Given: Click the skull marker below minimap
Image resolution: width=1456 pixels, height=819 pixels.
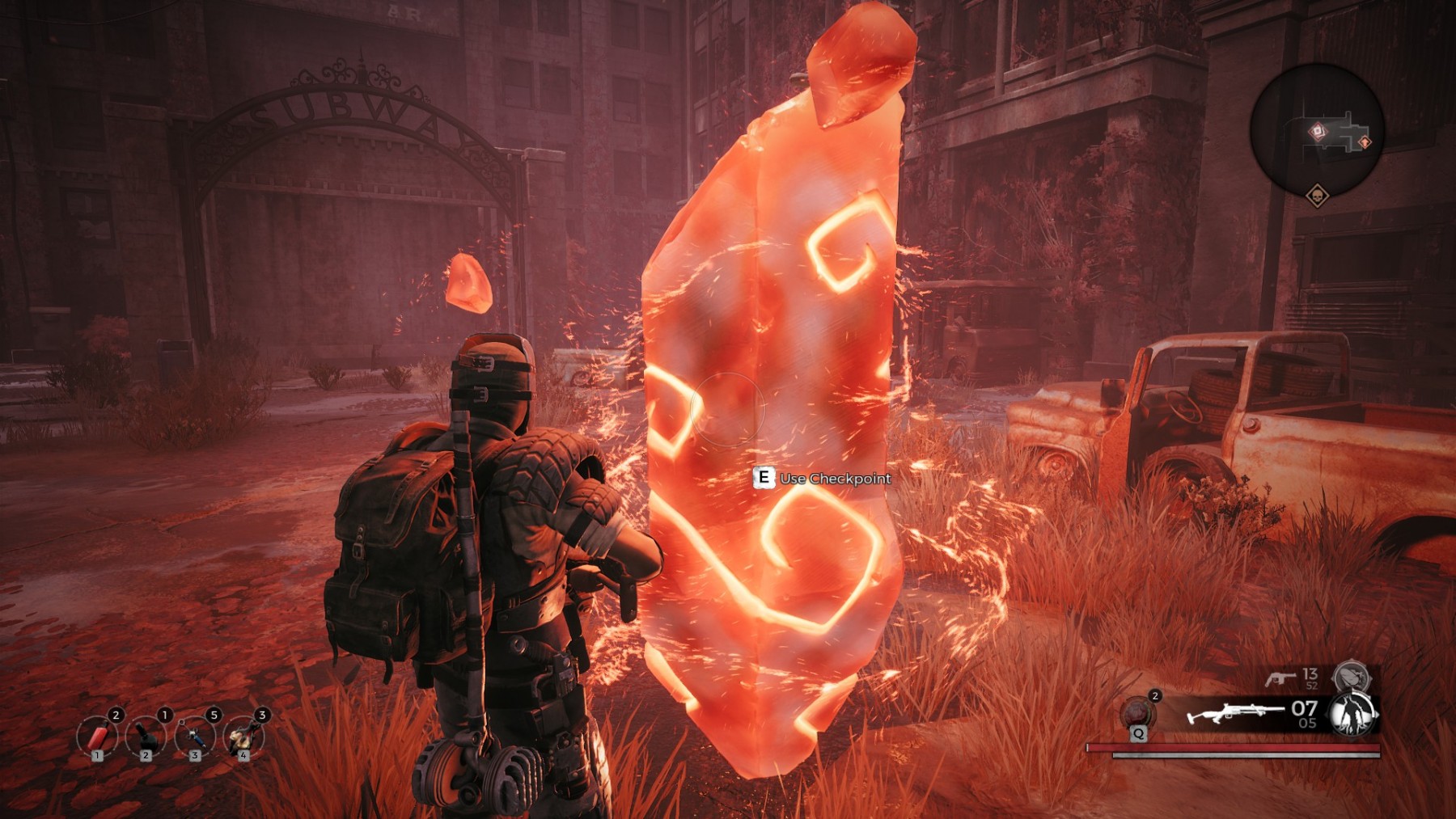Looking at the screenshot, I should pyautogui.click(x=1317, y=196).
